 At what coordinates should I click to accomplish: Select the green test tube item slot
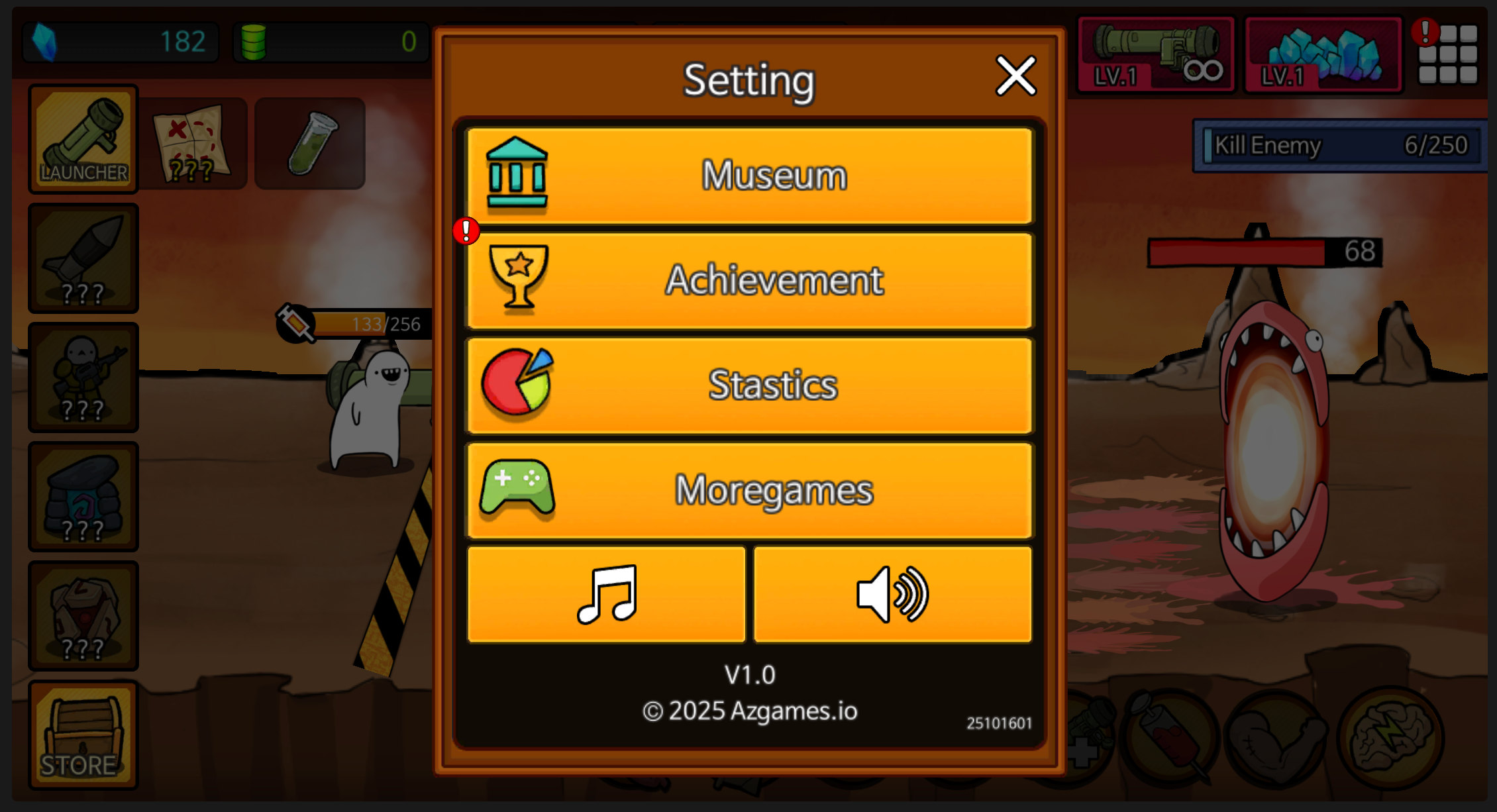309,140
